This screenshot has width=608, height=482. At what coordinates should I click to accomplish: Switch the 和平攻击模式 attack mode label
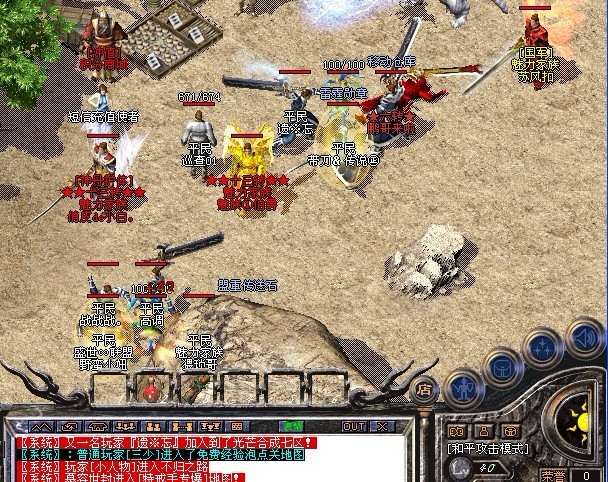click(x=486, y=449)
